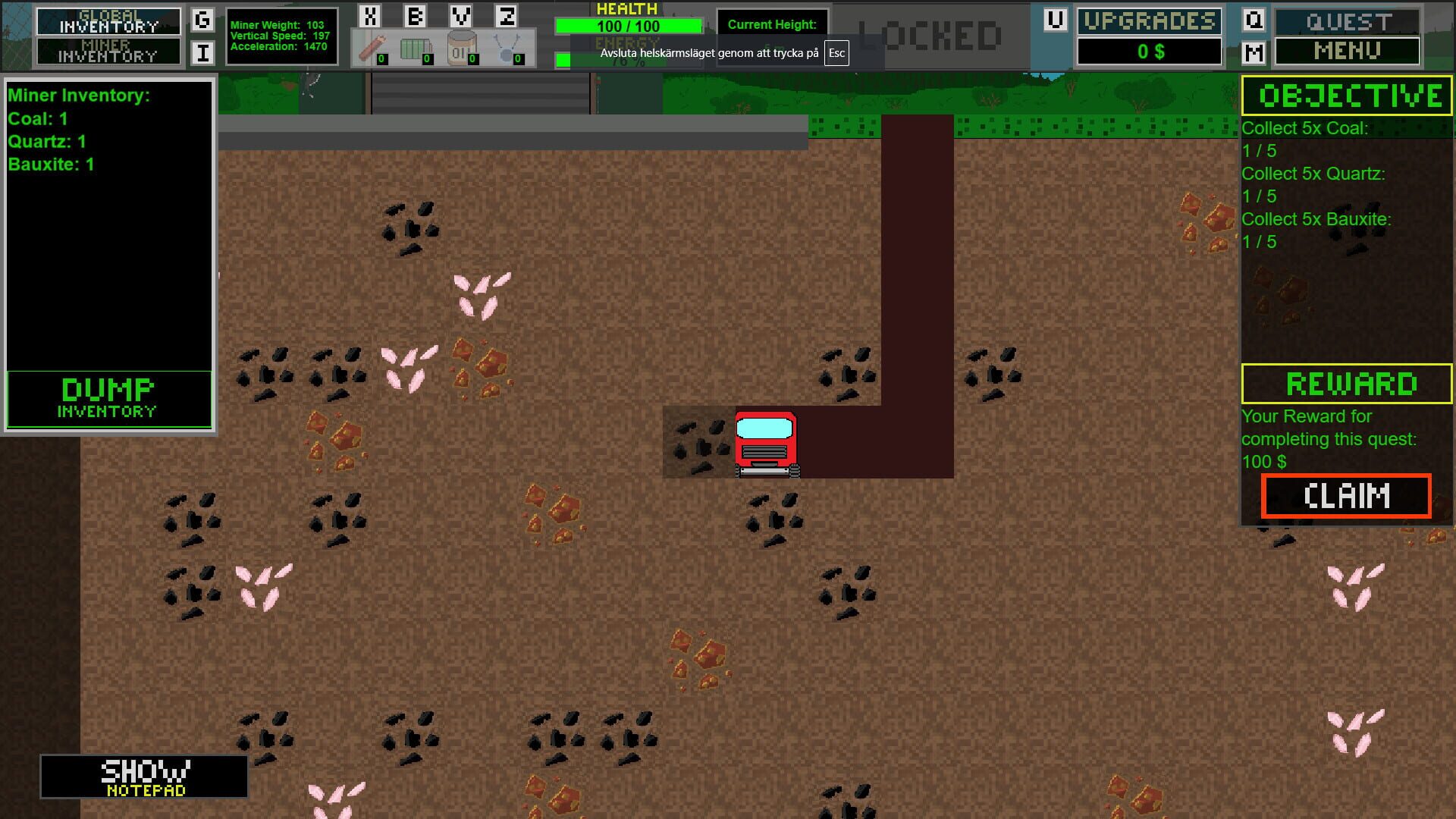Claim the 100 $ quest reward
This screenshot has width=1456, height=819.
pos(1346,496)
